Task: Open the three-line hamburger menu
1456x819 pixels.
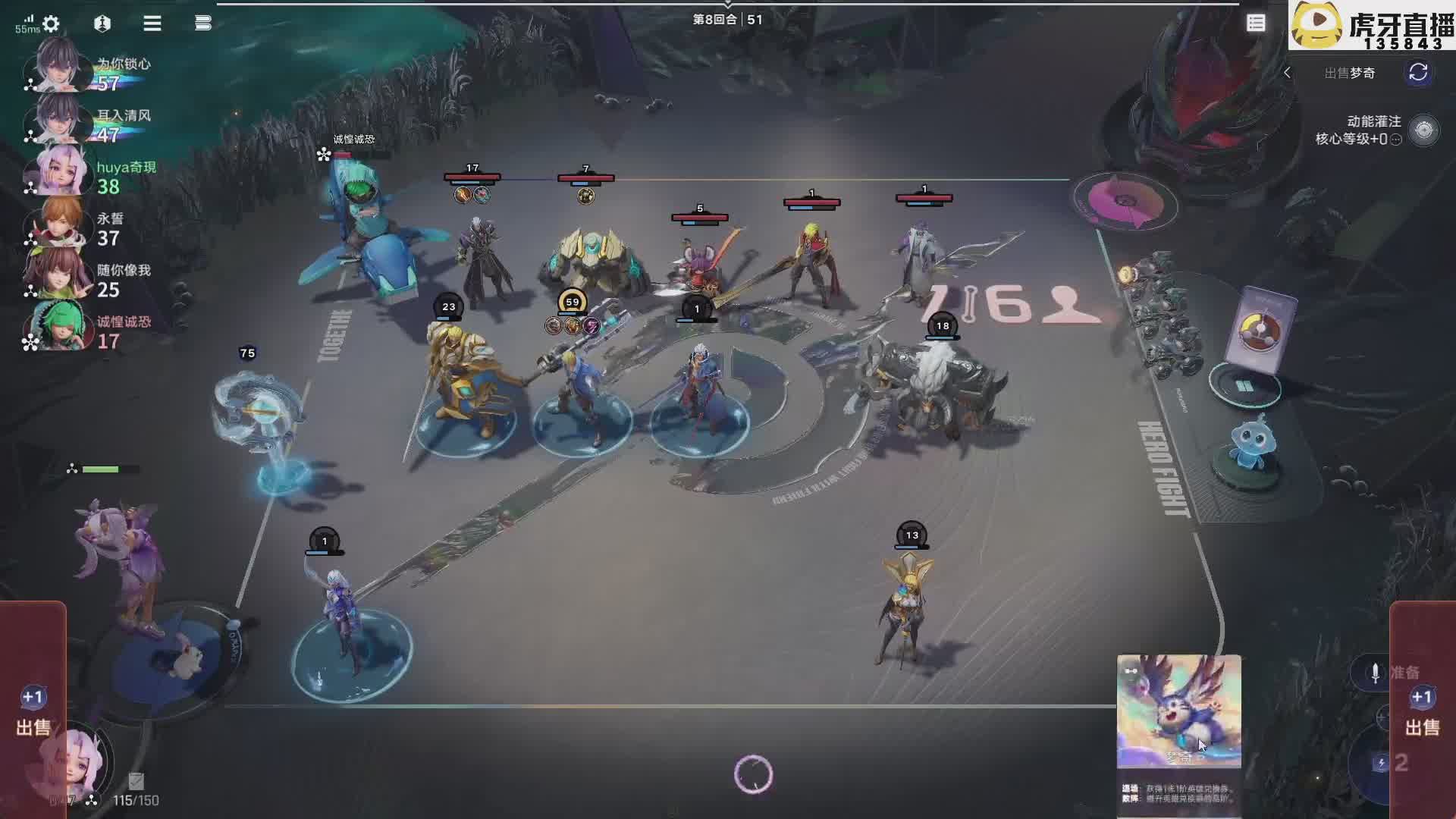Action: point(152,24)
